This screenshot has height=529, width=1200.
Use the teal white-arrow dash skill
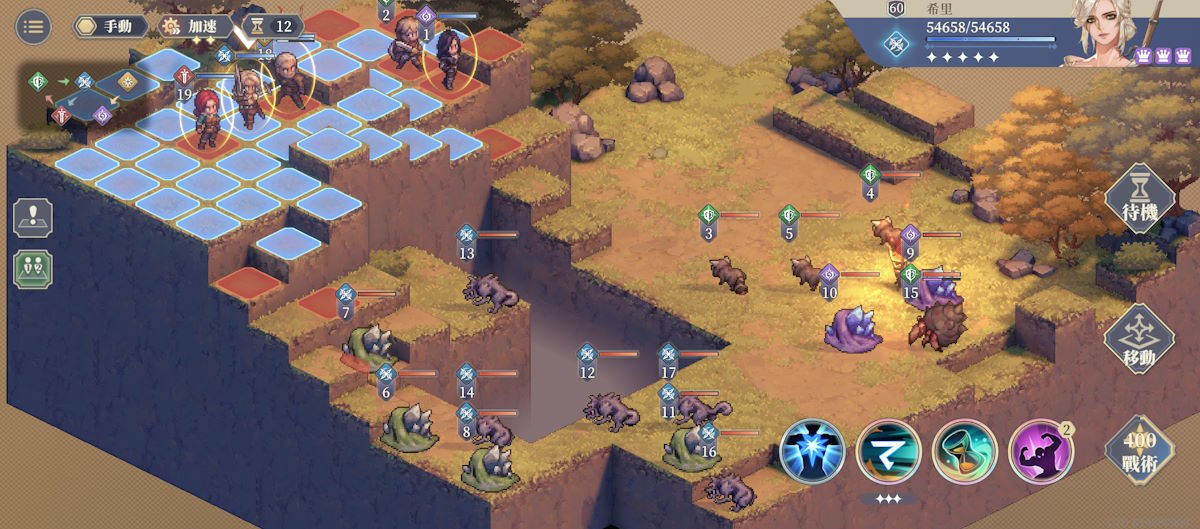click(889, 452)
